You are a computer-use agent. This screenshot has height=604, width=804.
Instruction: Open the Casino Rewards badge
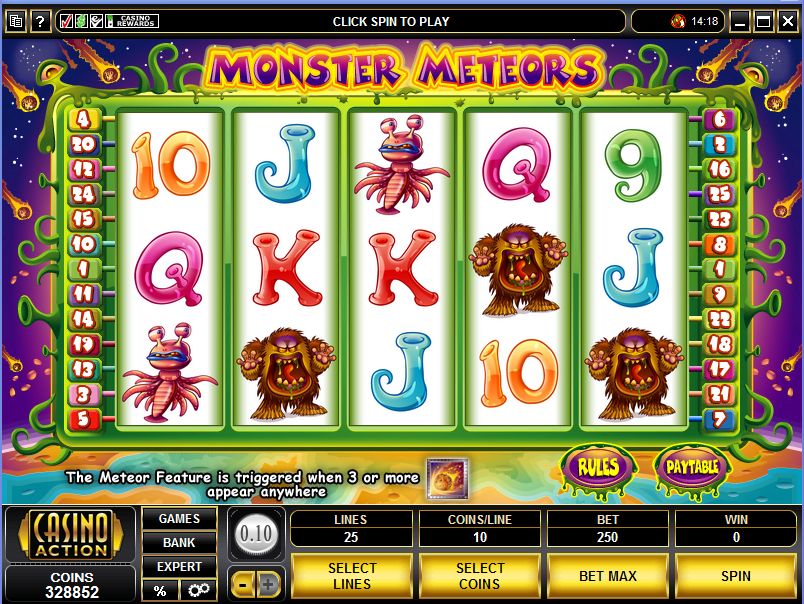point(132,21)
